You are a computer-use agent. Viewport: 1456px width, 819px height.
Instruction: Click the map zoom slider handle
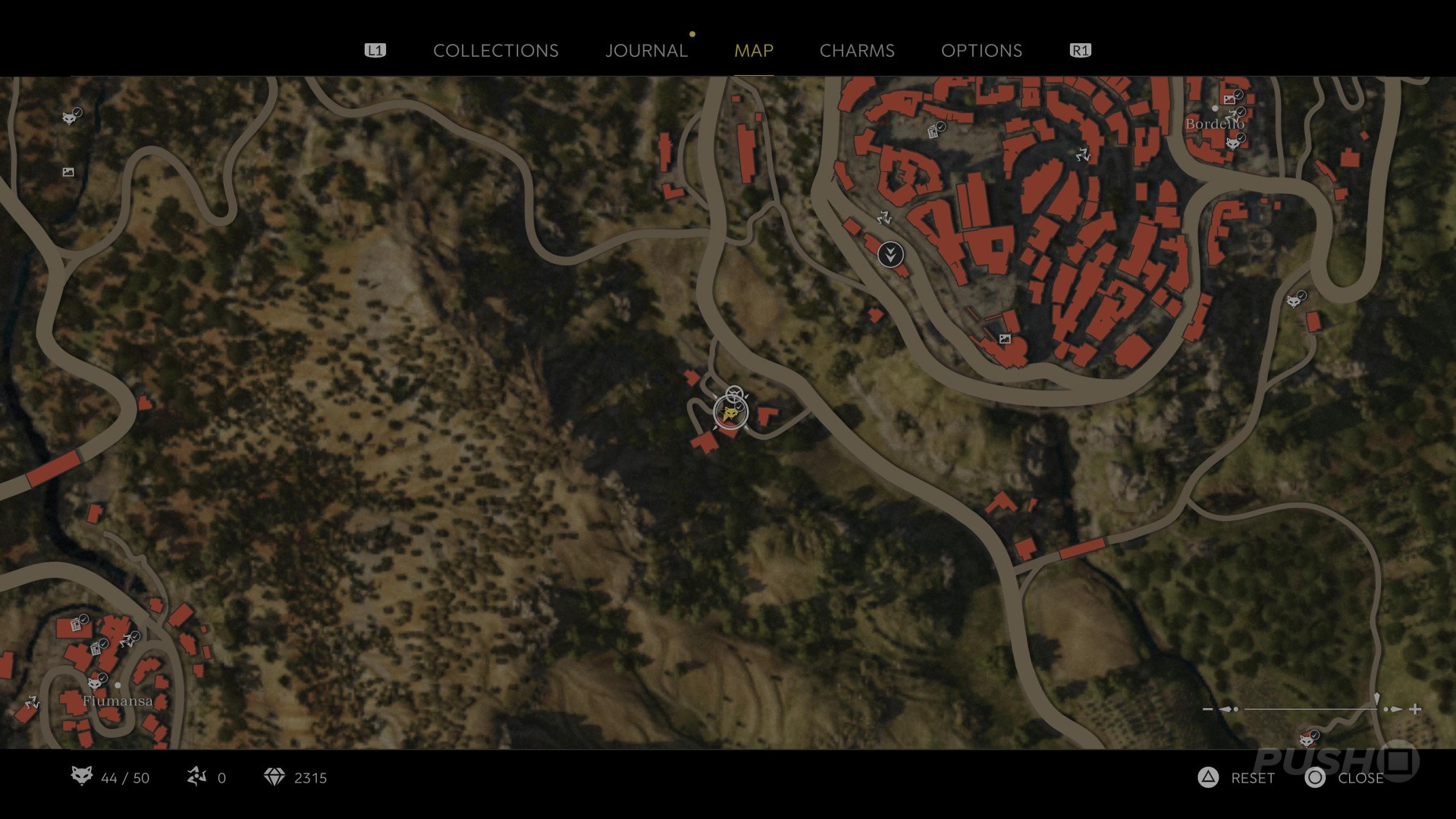pos(1376,701)
